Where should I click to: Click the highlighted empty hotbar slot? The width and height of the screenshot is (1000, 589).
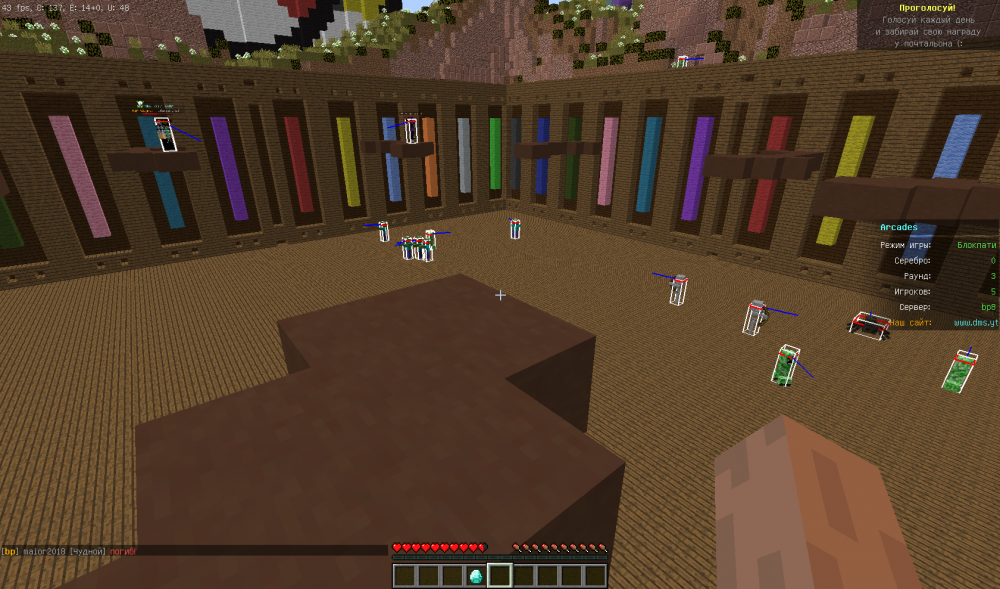click(500, 576)
